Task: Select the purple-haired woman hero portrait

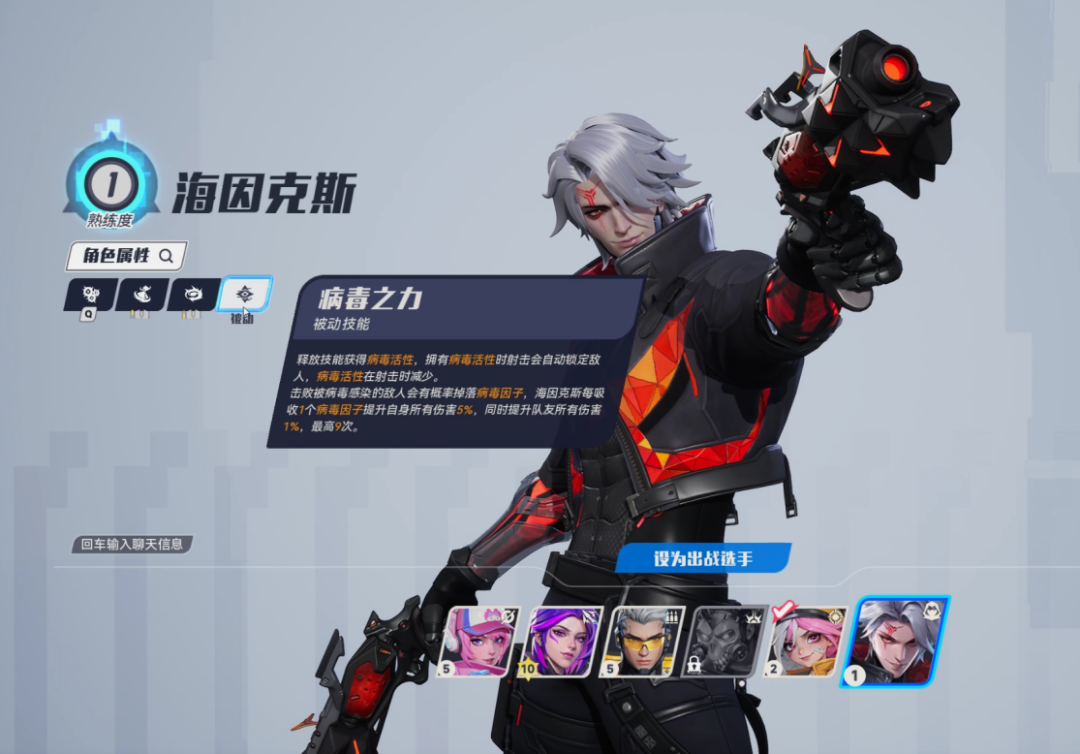Action: [562, 642]
